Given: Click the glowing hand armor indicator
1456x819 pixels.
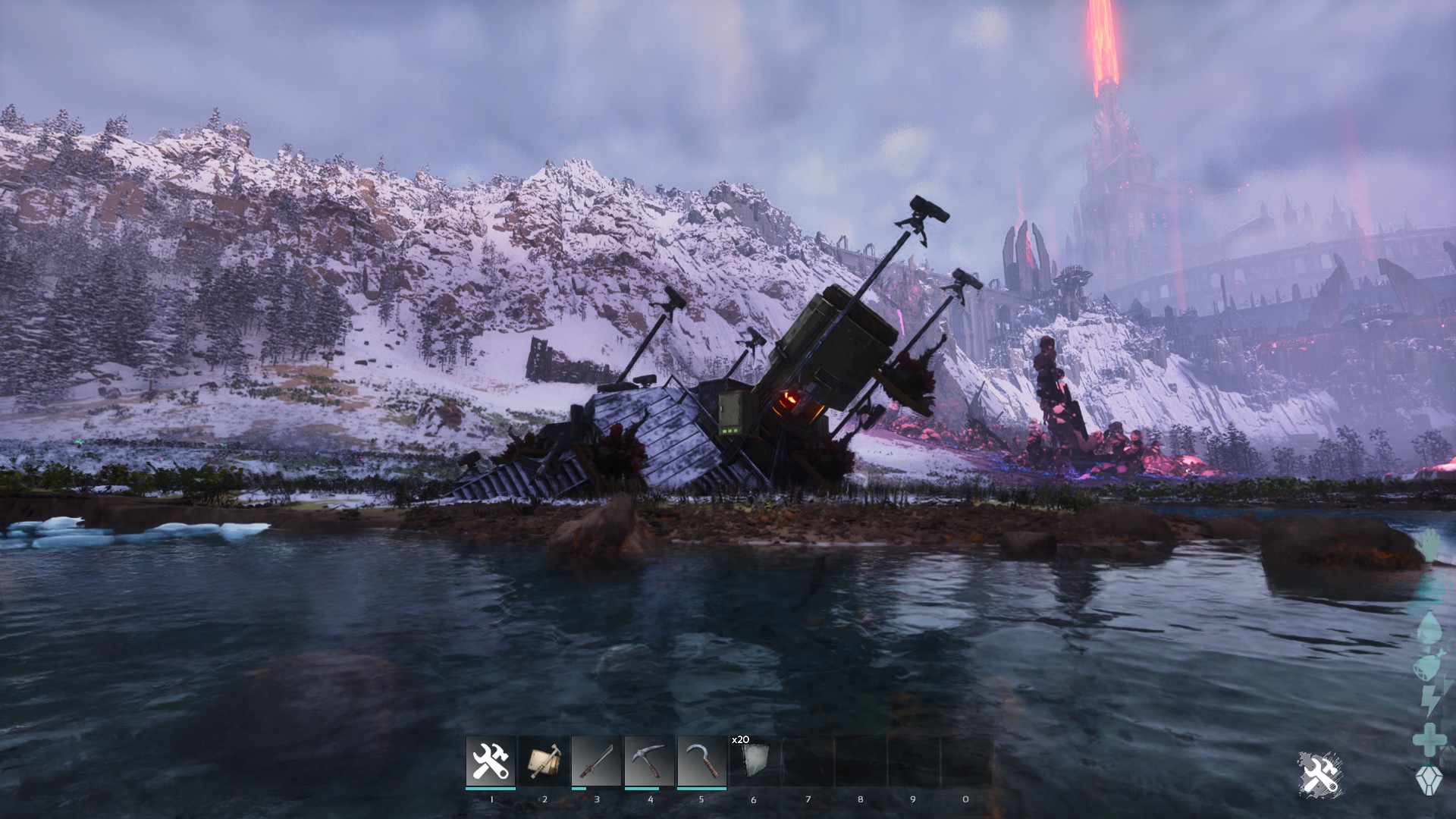Looking at the screenshot, I should tap(1429, 544).
